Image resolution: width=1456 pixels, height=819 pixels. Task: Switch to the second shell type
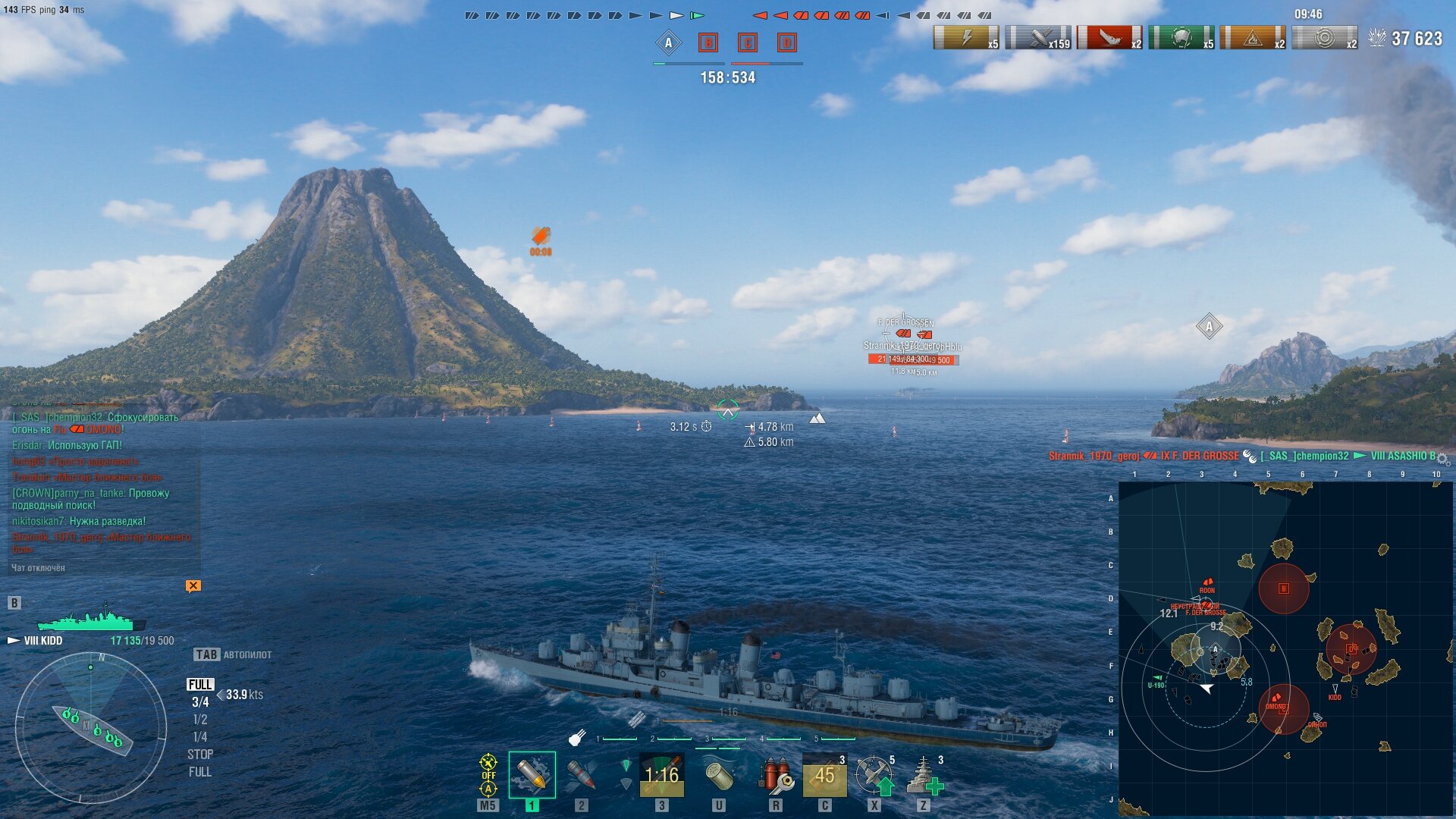pos(581,775)
